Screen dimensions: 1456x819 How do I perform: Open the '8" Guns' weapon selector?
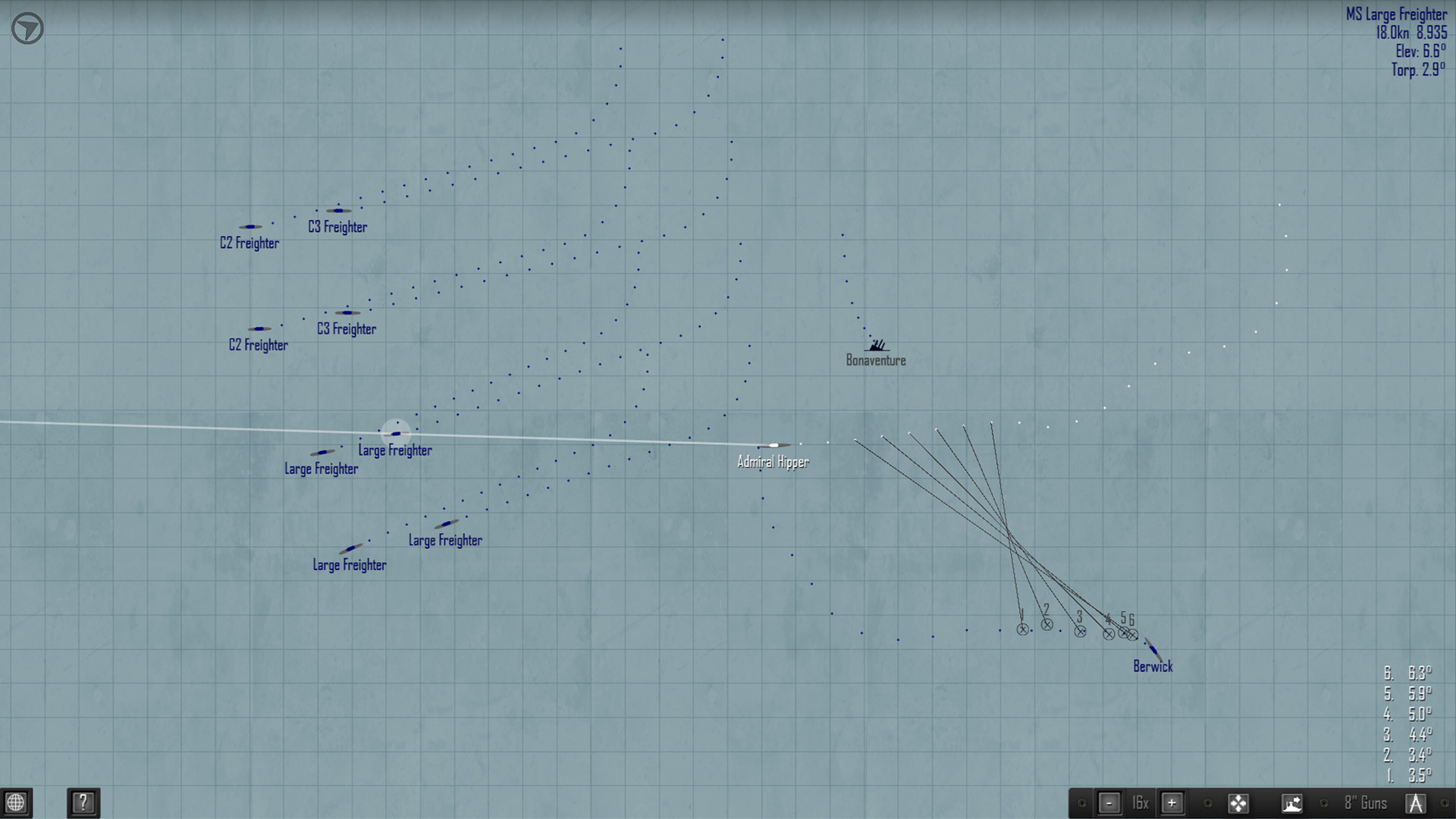point(1365,802)
